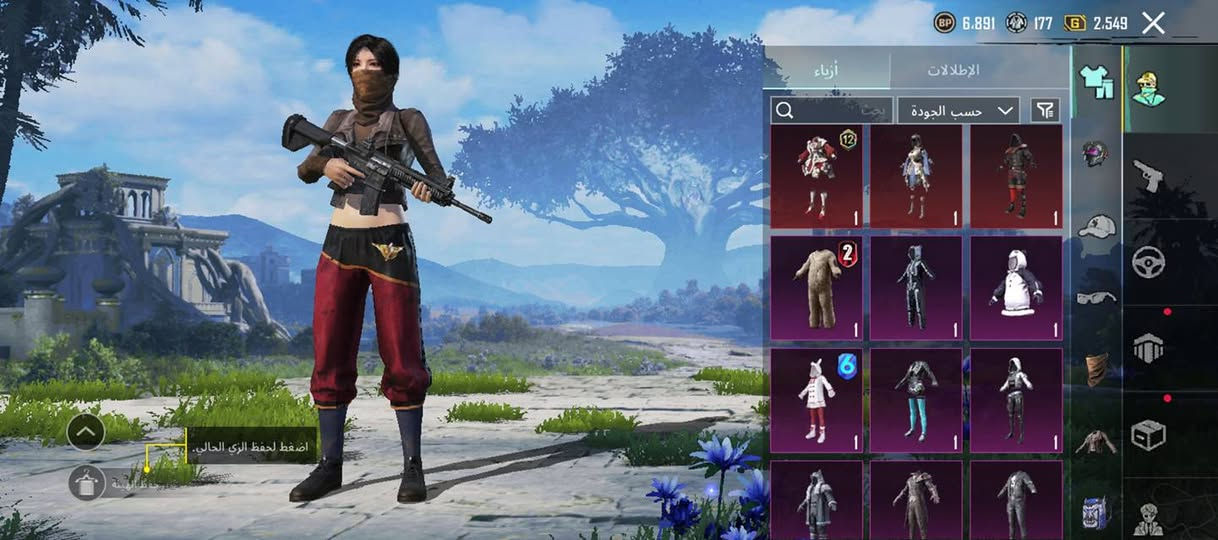Select the أزياء outfits tab
The height and width of the screenshot is (540, 1218).
(826, 70)
